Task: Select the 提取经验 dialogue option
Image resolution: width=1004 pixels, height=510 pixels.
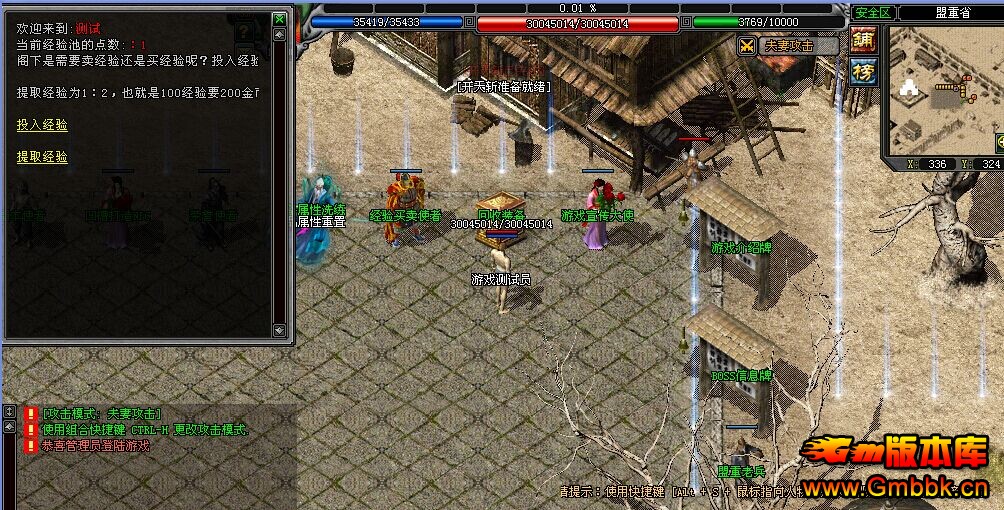Action: tap(43, 157)
